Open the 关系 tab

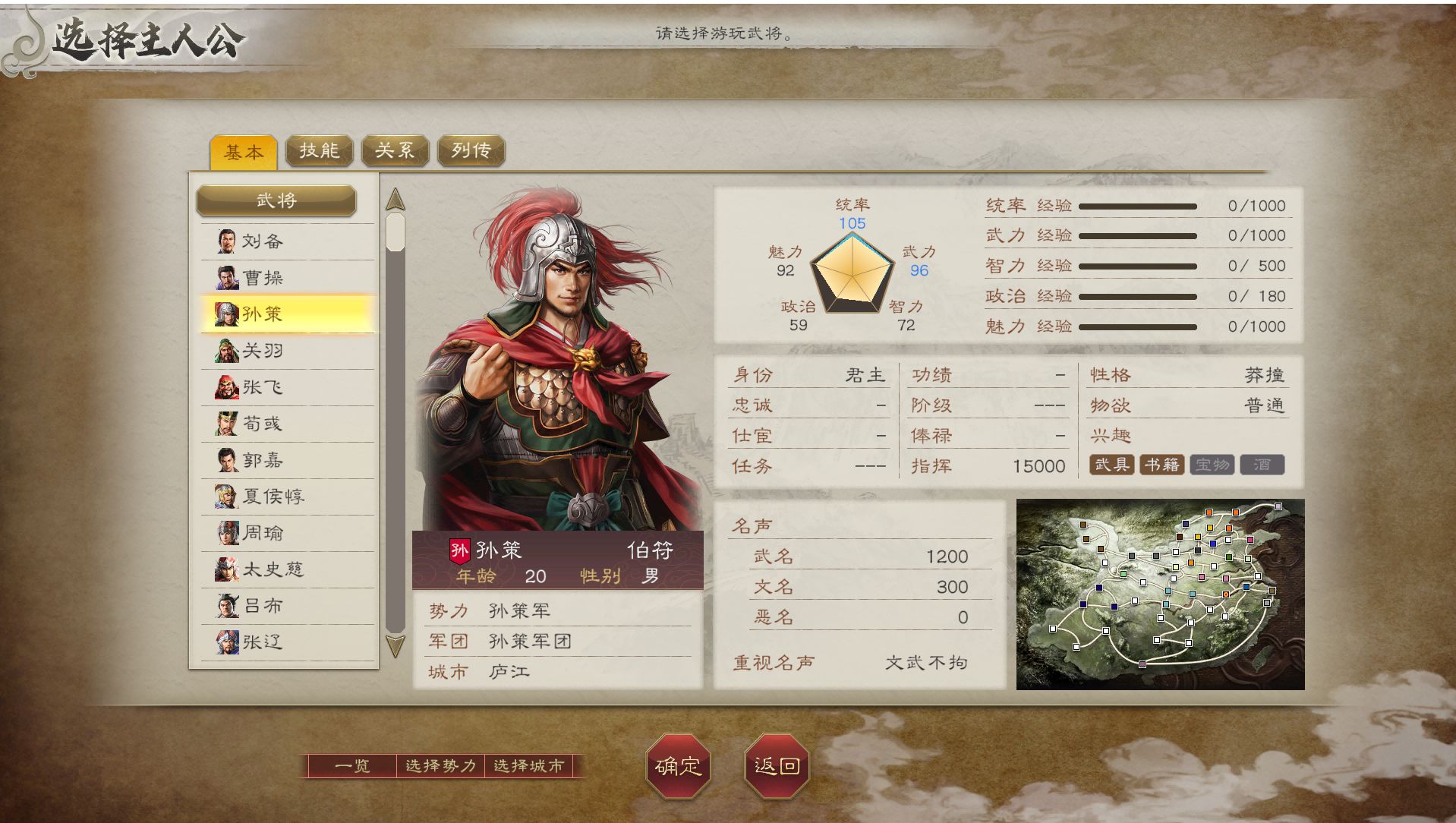(395, 150)
